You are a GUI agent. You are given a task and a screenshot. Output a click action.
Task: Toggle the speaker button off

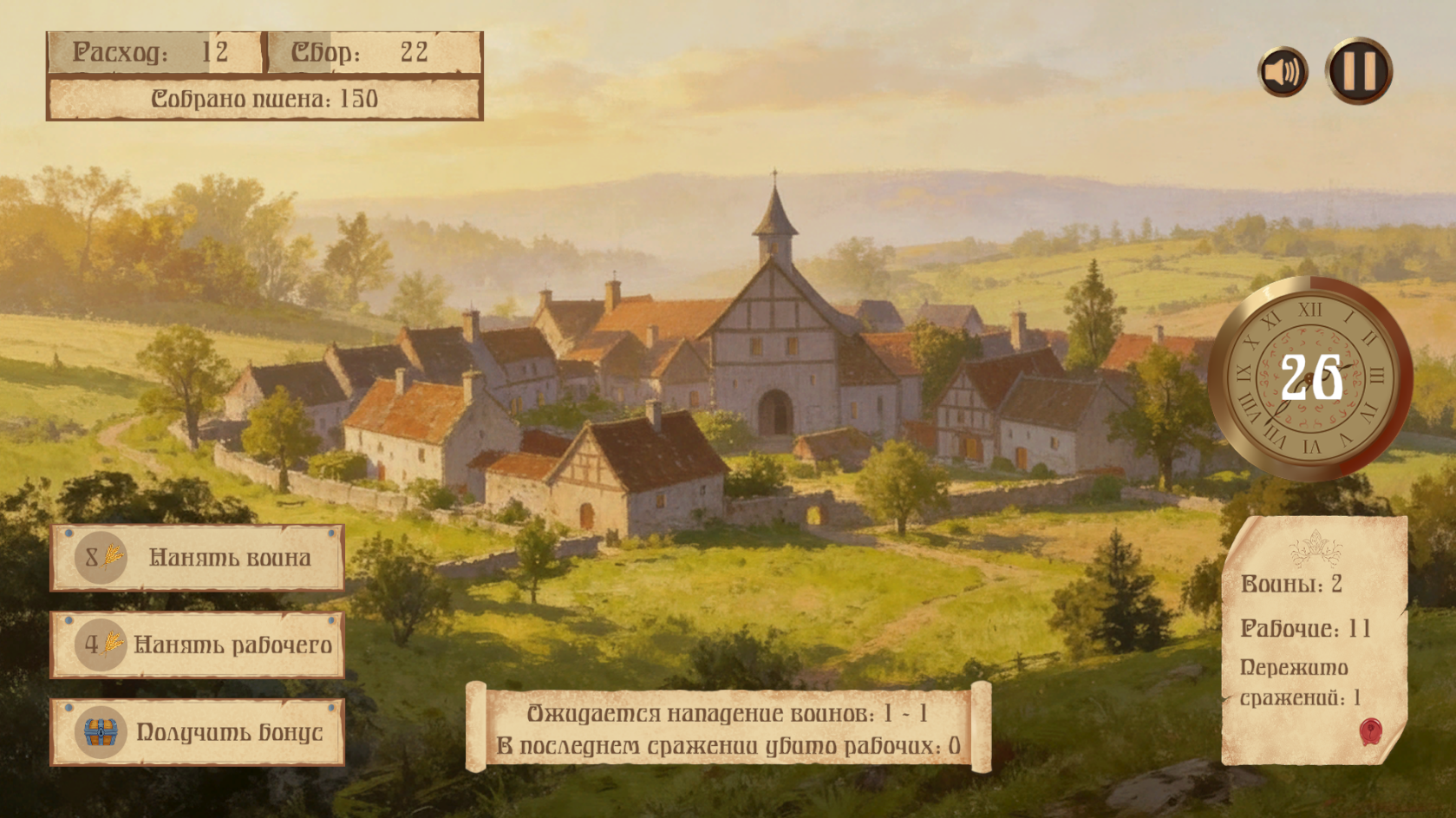pos(1283,70)
